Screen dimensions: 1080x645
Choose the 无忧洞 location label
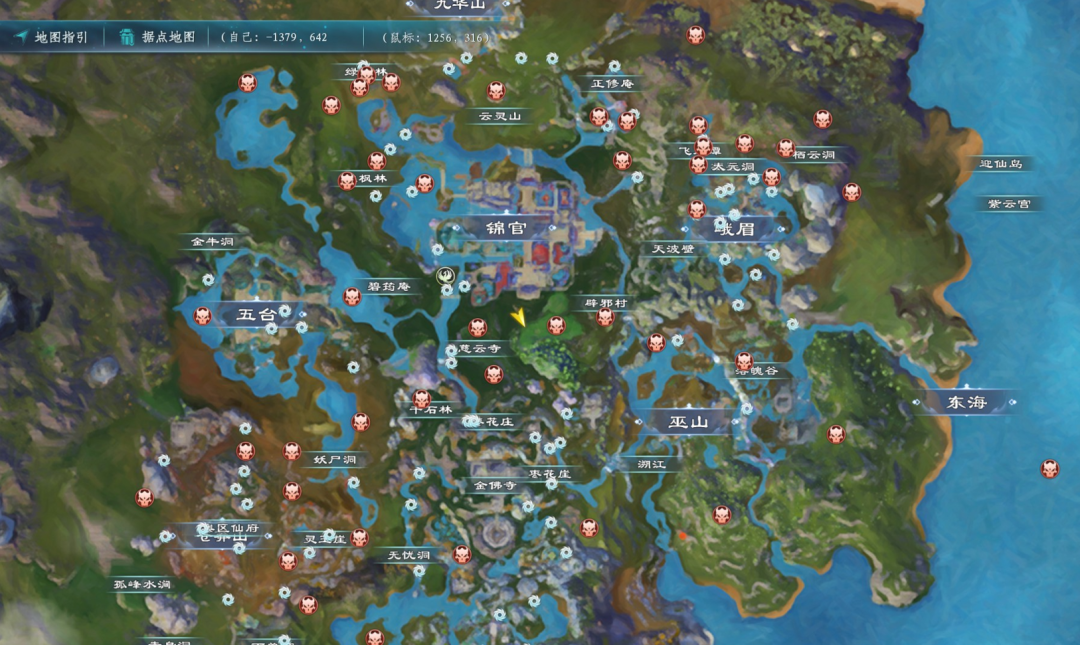click(x=408, y=555)
